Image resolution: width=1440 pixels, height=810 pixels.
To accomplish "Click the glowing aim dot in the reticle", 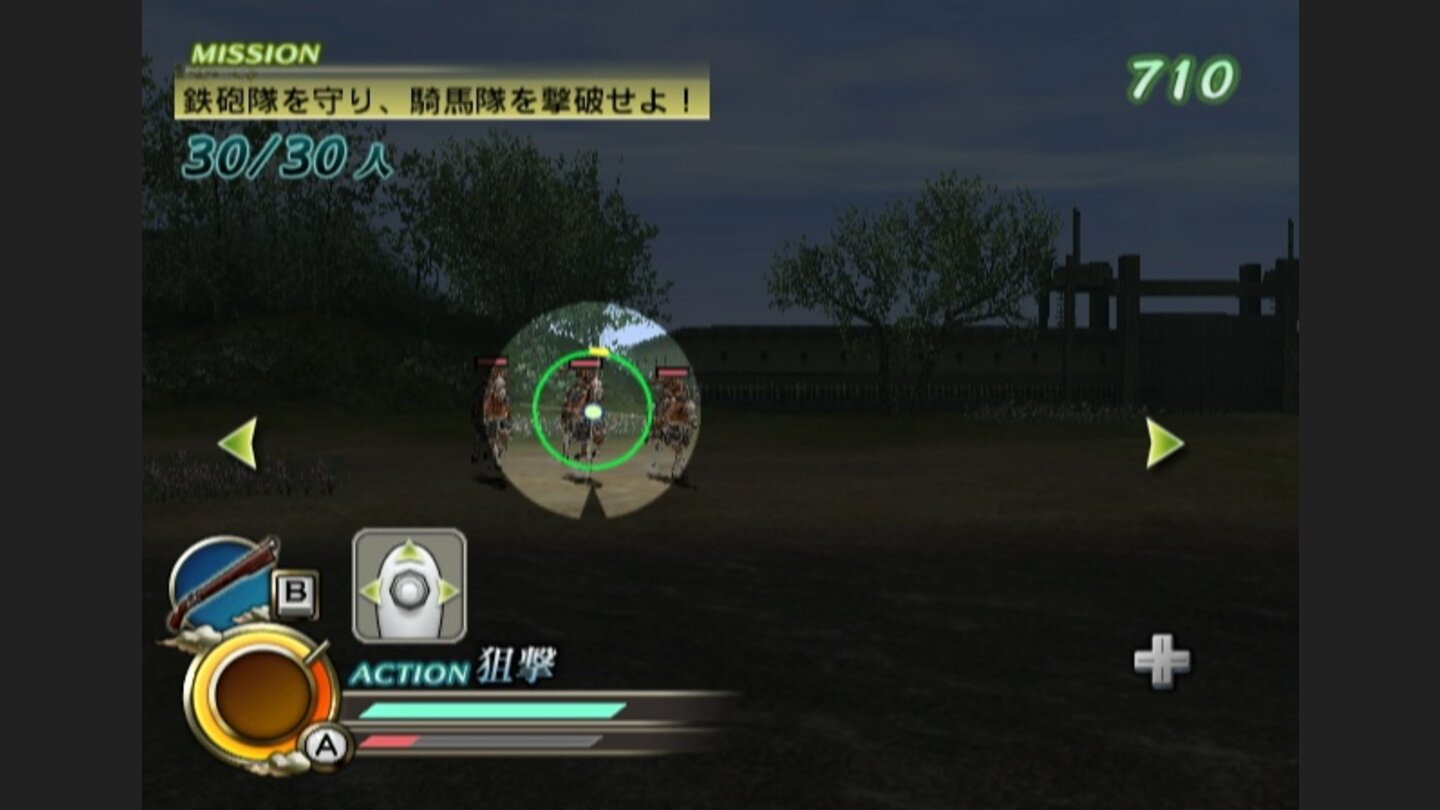I will pos(593,412).
